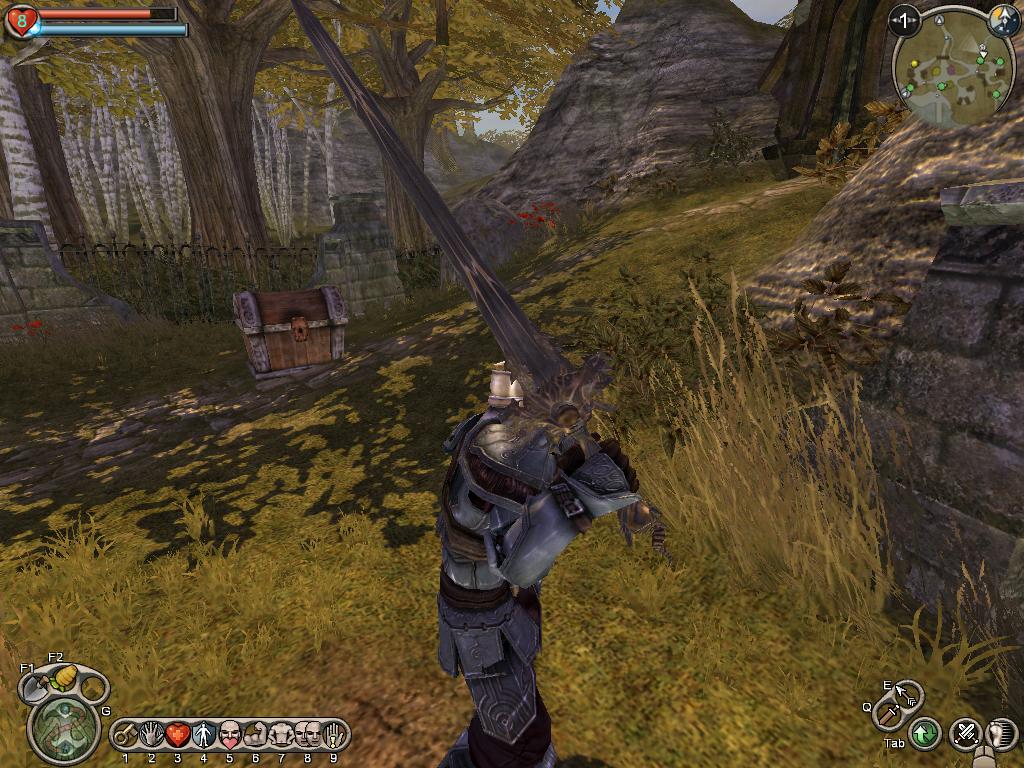Screen dimensions: 1024x768
Task: Click the green cycling arrows button
Action: coord(925,734)
